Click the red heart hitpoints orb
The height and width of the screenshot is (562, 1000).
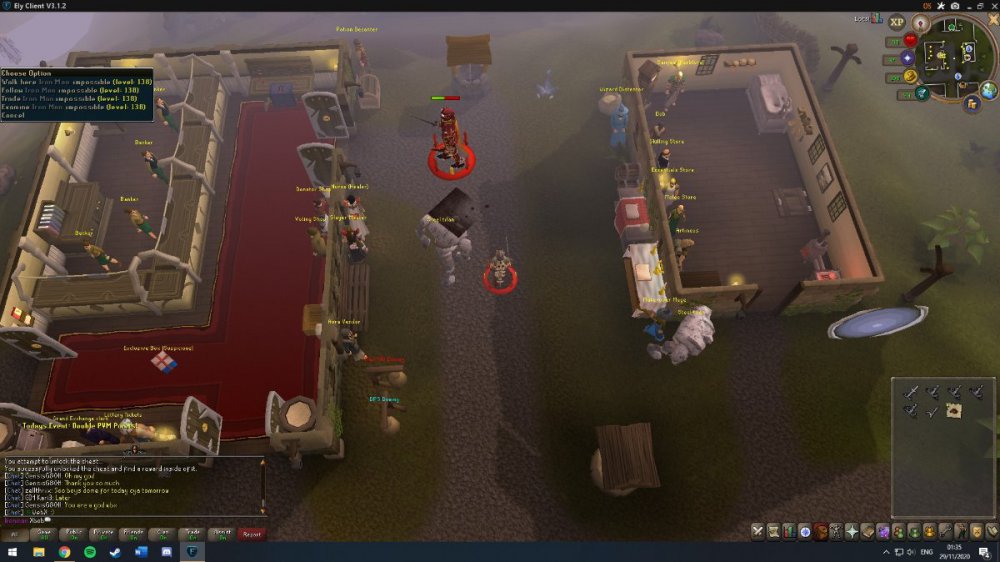tap(910, 40)
